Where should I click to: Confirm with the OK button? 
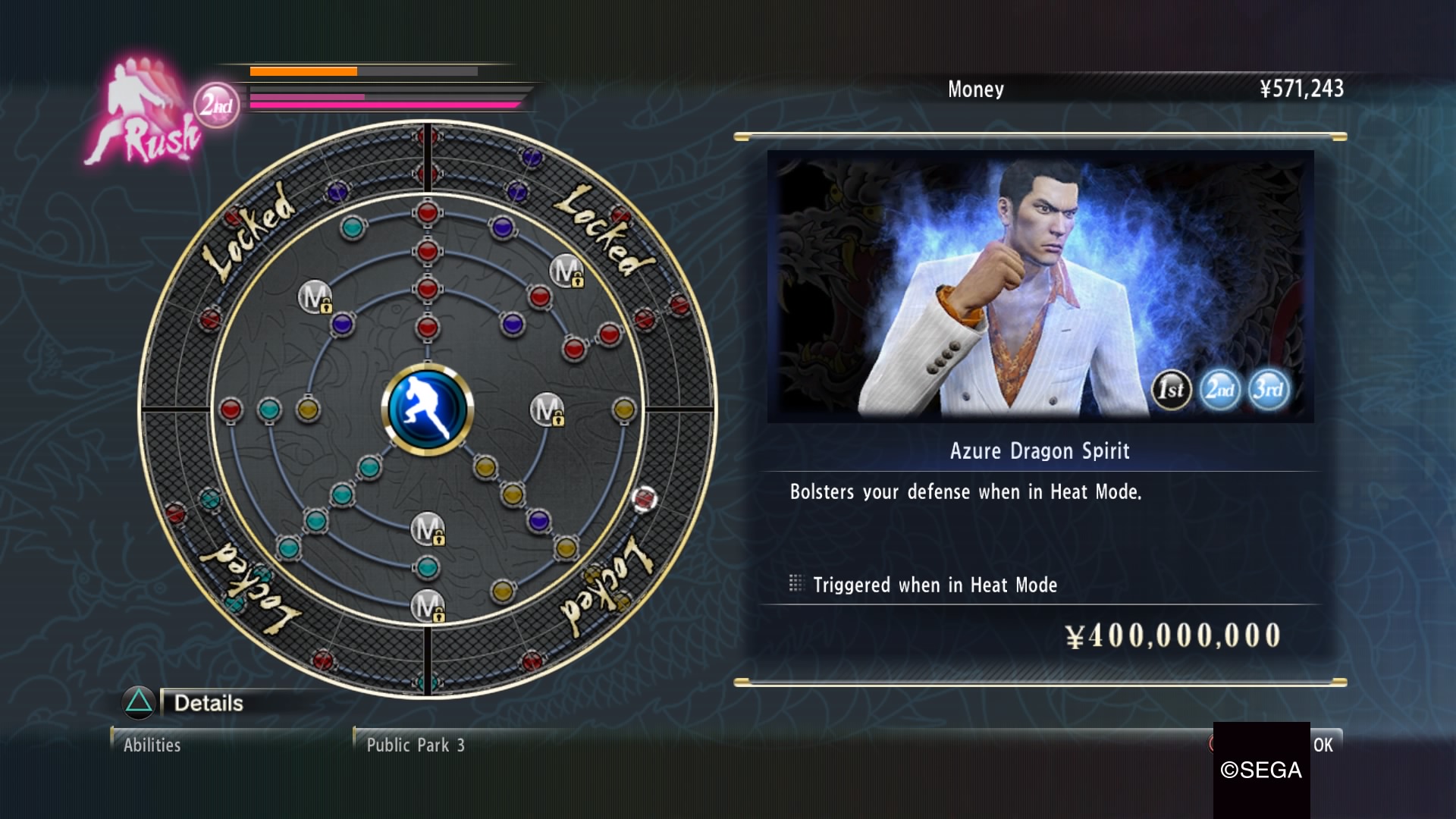click(x=1323, y=745)
